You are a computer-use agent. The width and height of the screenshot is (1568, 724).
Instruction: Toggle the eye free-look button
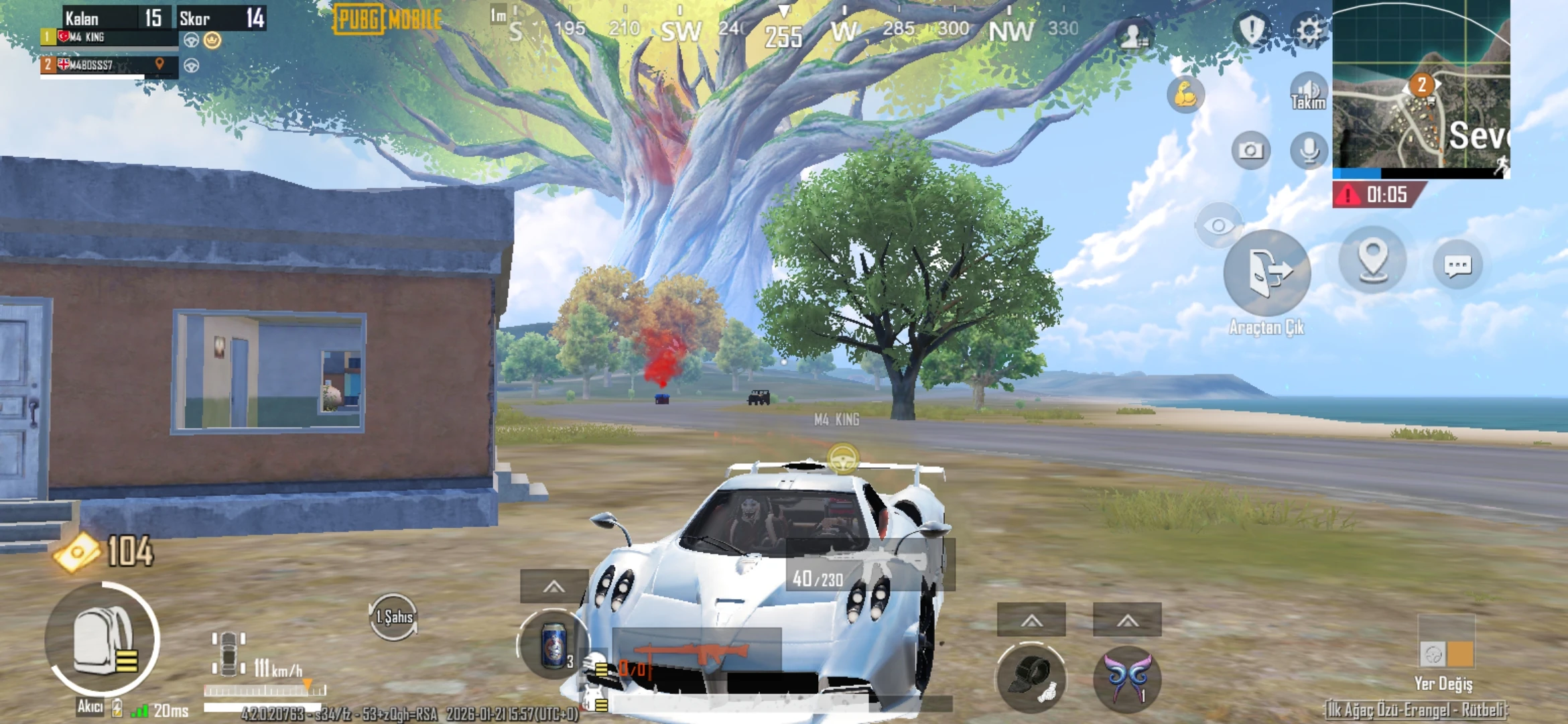click(1218, 225)
